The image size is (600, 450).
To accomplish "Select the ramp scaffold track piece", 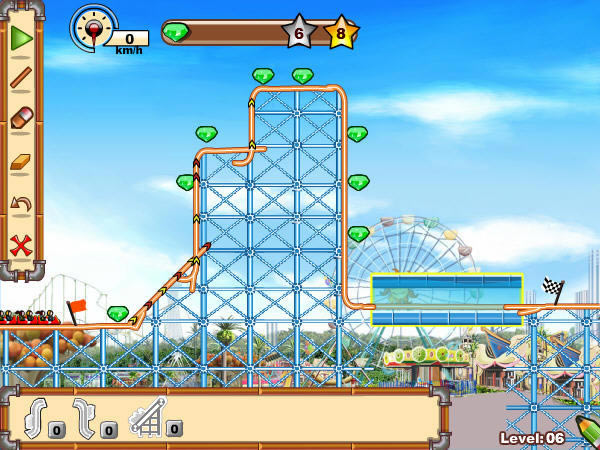I will 147,415.
